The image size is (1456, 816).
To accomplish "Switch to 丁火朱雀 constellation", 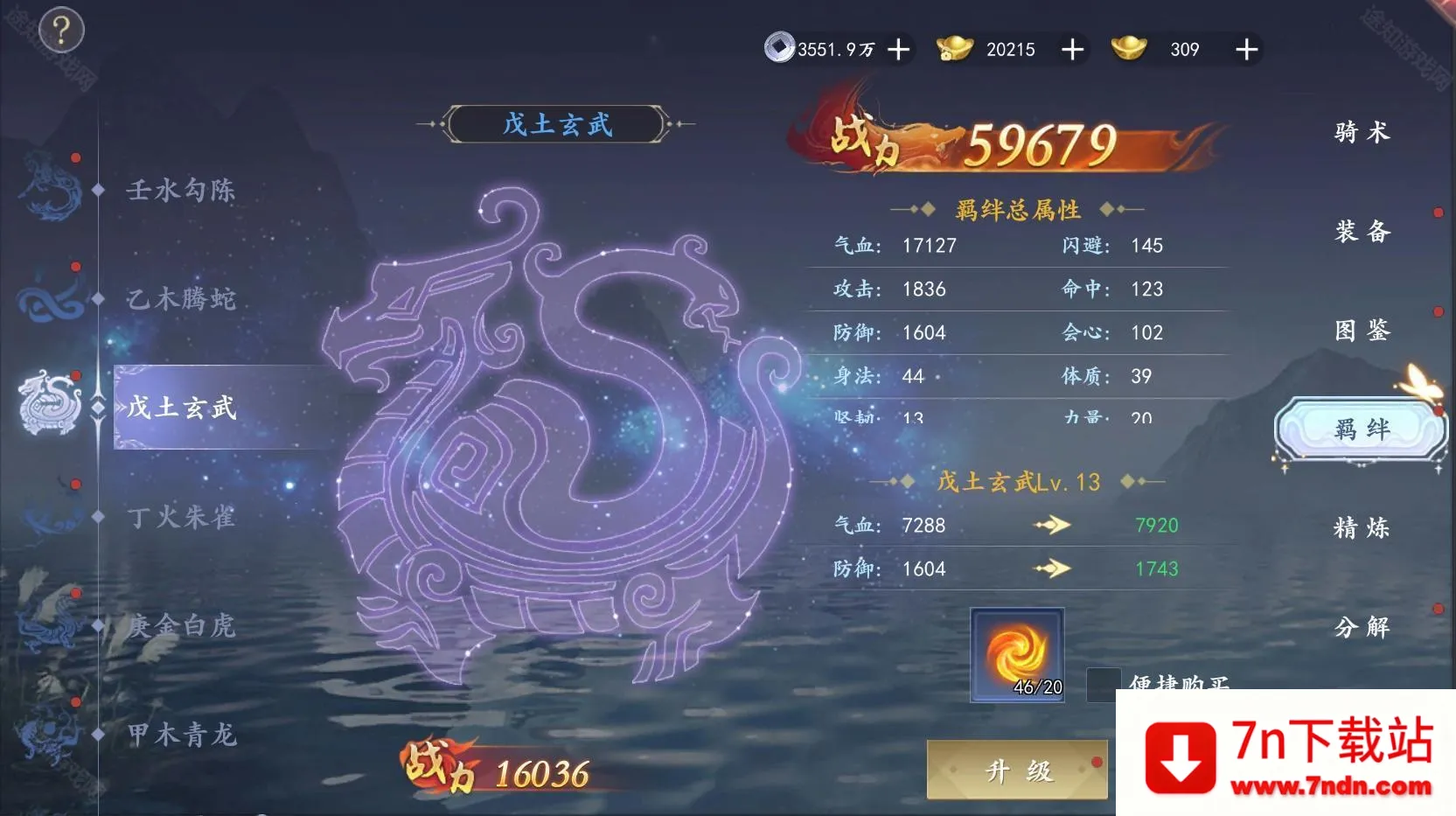I will coord(180,517).
